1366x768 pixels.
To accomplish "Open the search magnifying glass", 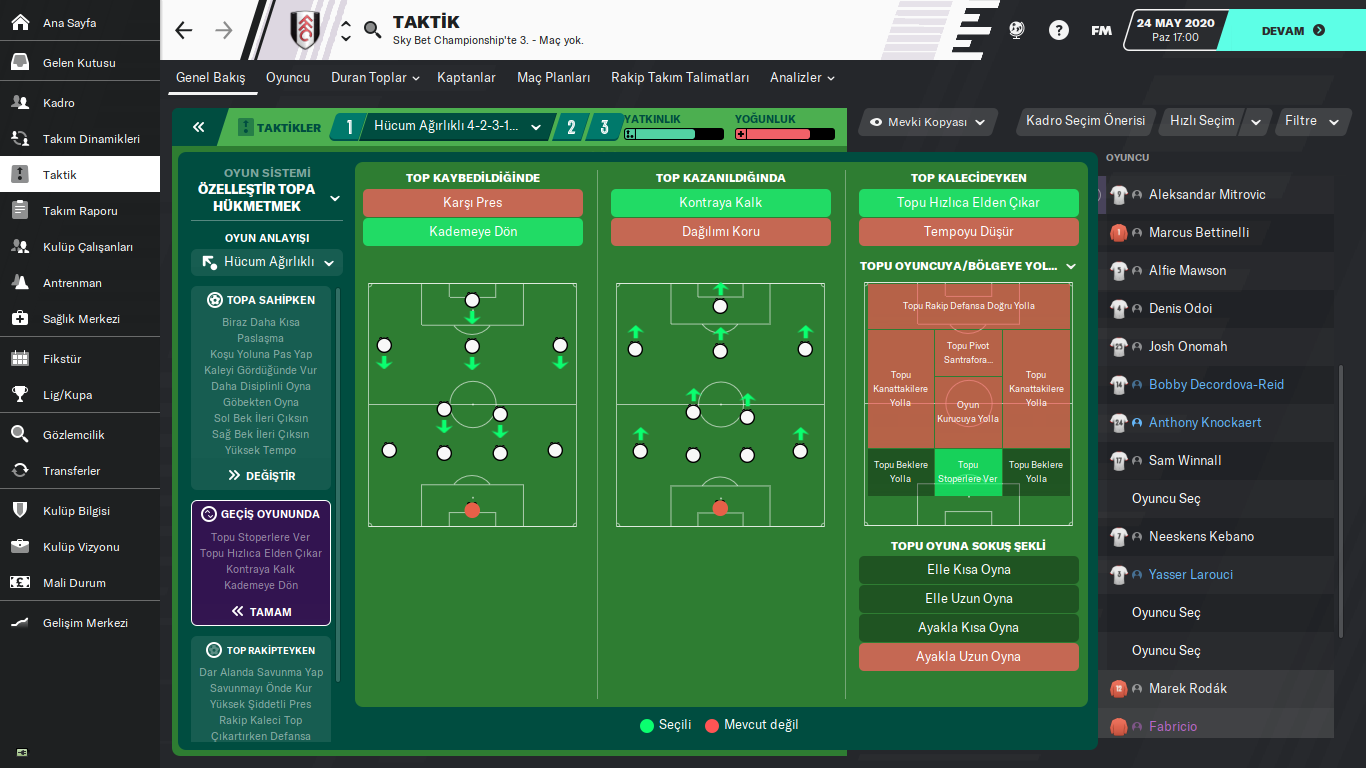I will pos(373,30).
